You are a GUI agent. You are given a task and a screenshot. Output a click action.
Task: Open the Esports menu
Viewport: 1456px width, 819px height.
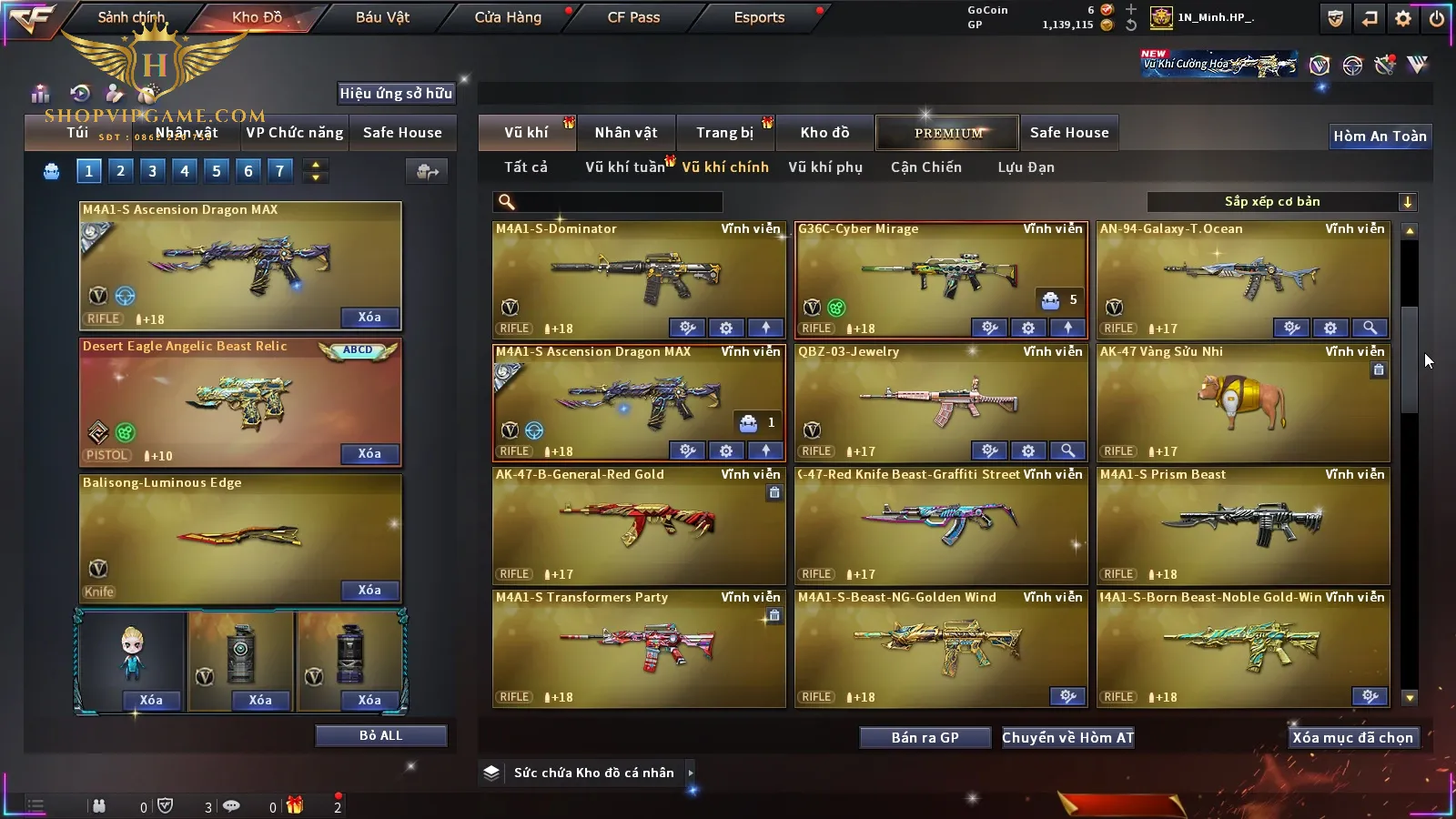coord(759,17)
